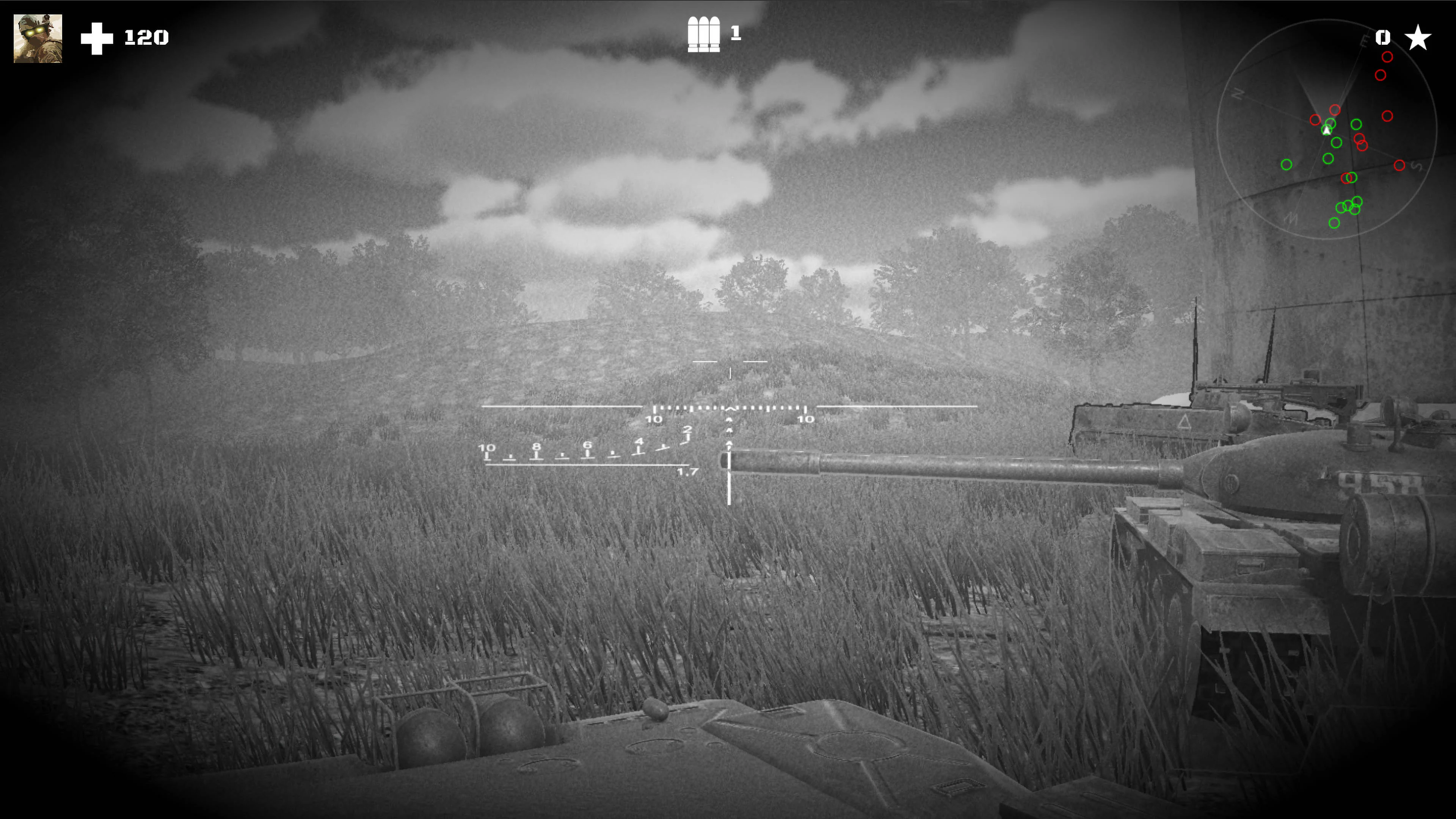Click the left 10 mark on the azimuth scale

pyautogui.click(x=654, y=419)
